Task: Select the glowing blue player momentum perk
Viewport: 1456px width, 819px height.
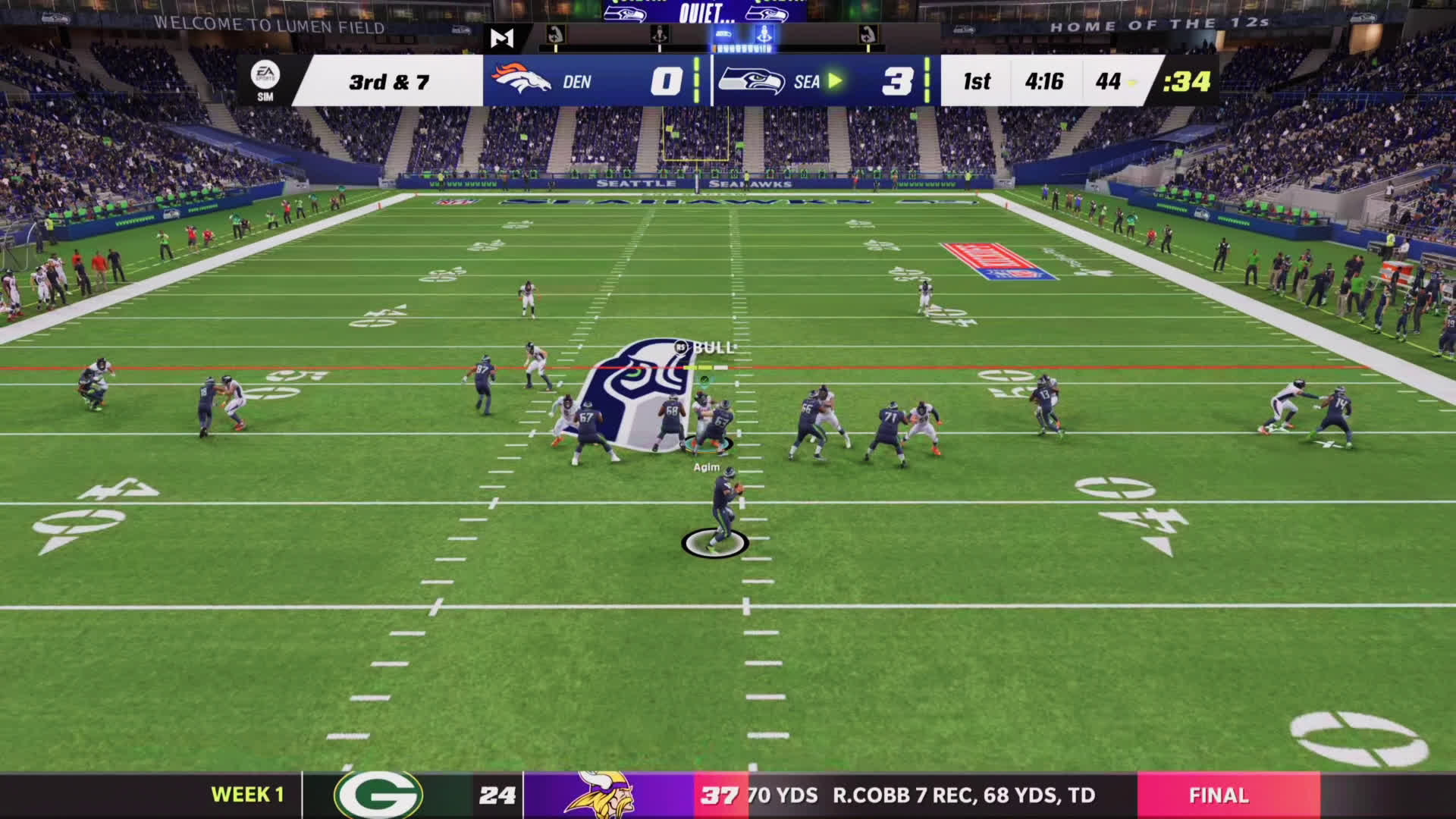Action: pos(764,34)
